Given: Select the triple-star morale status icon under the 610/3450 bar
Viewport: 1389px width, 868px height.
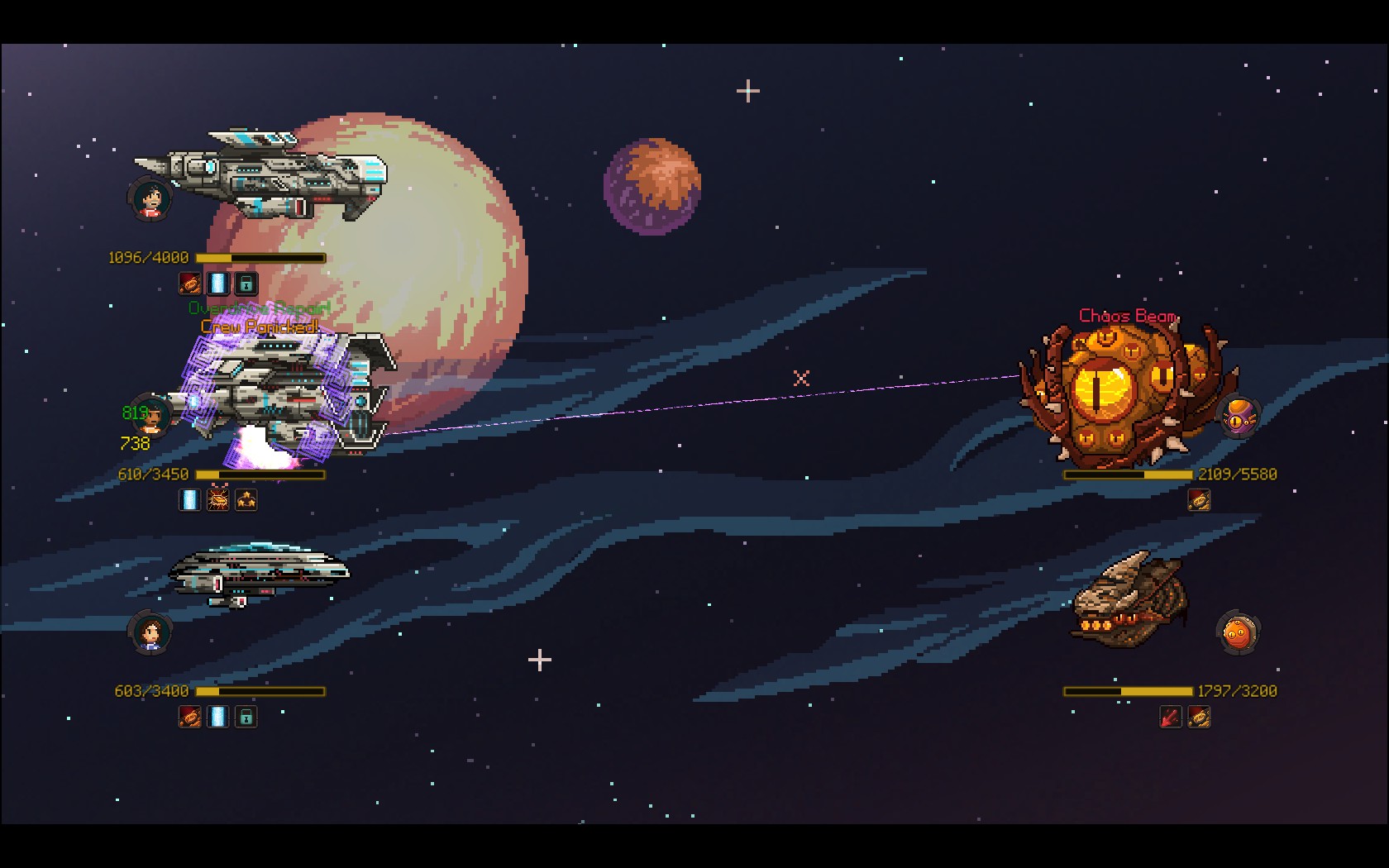Looking at the screenshot, I should [247, 499].
